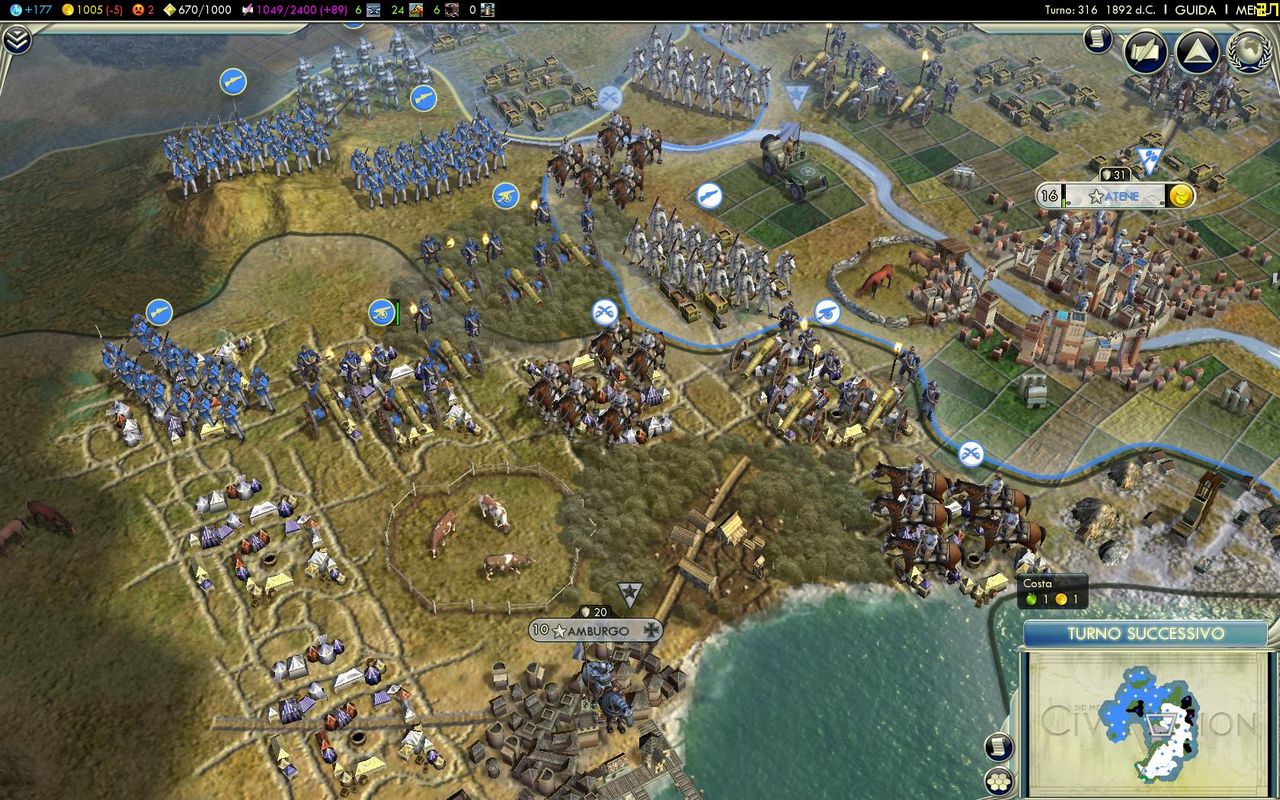1280x800 pixels.
Task: Click the culture progress readout in top bar
Action: click(288, 10)
